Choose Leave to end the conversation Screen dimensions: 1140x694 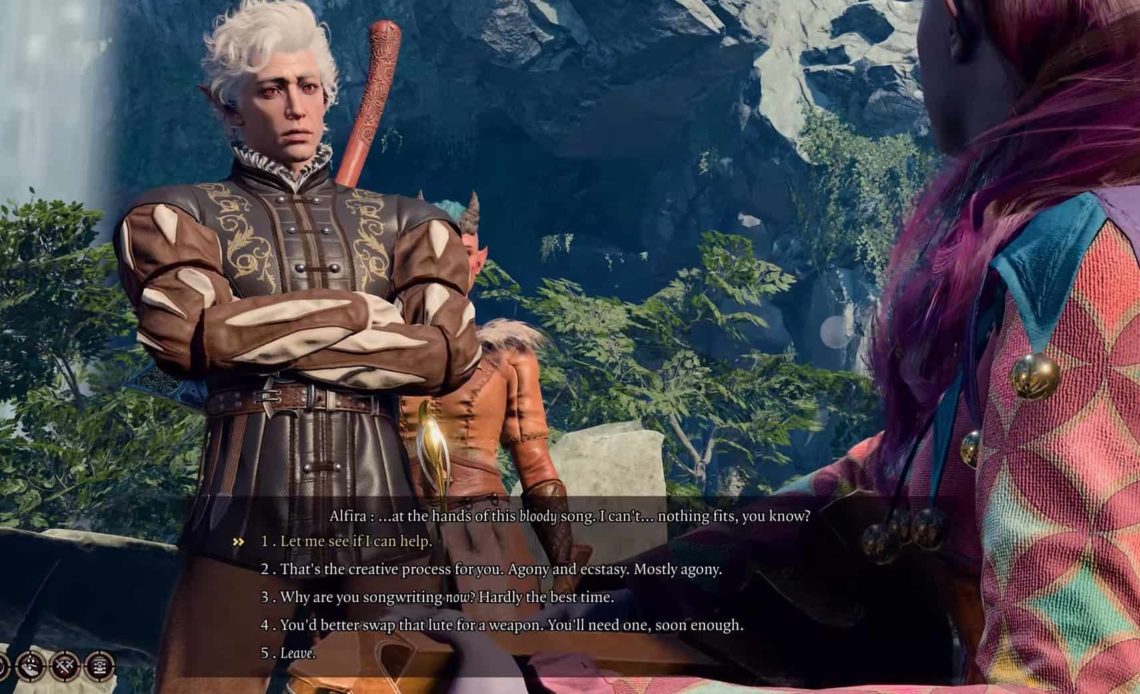(x=297, y=653)
